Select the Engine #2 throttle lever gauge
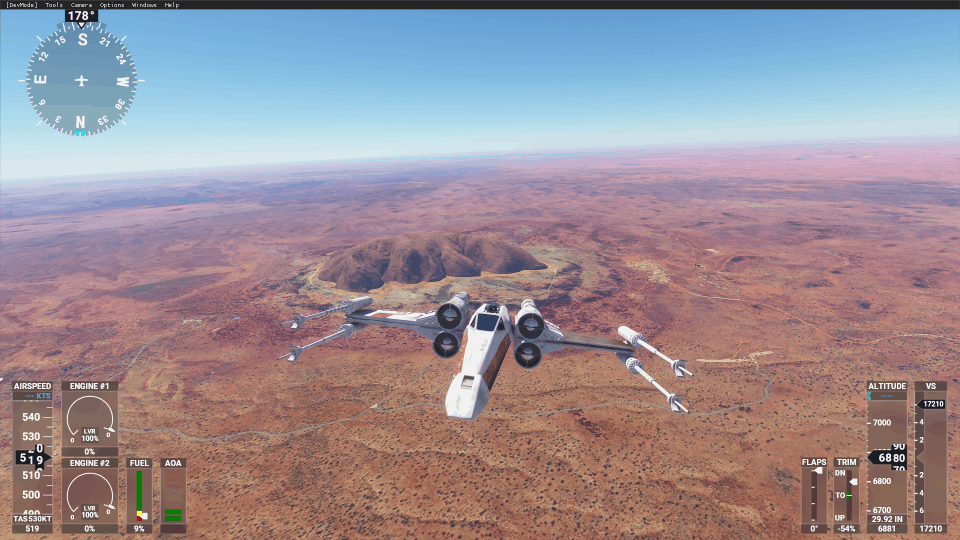The image size is (960, 540). 90,494
